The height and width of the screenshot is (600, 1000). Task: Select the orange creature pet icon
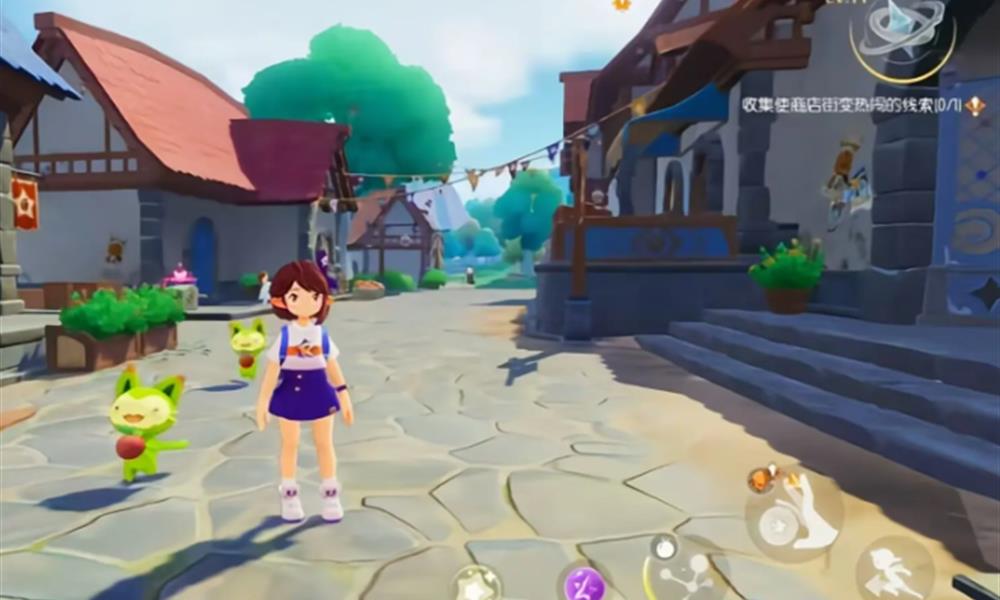tap(764, 478)
